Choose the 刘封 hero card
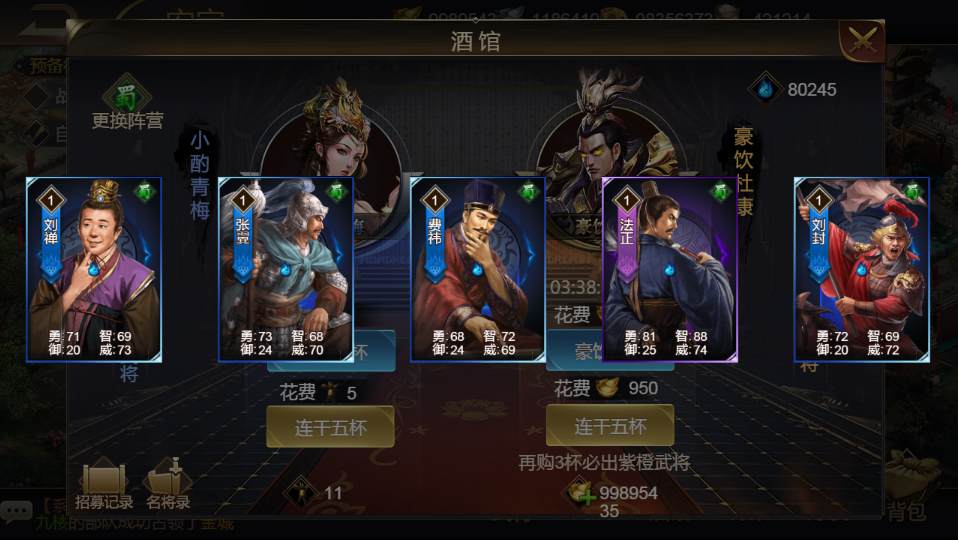Screen dimensions: 958x540 pyautogui.click(x=862, y=269)
